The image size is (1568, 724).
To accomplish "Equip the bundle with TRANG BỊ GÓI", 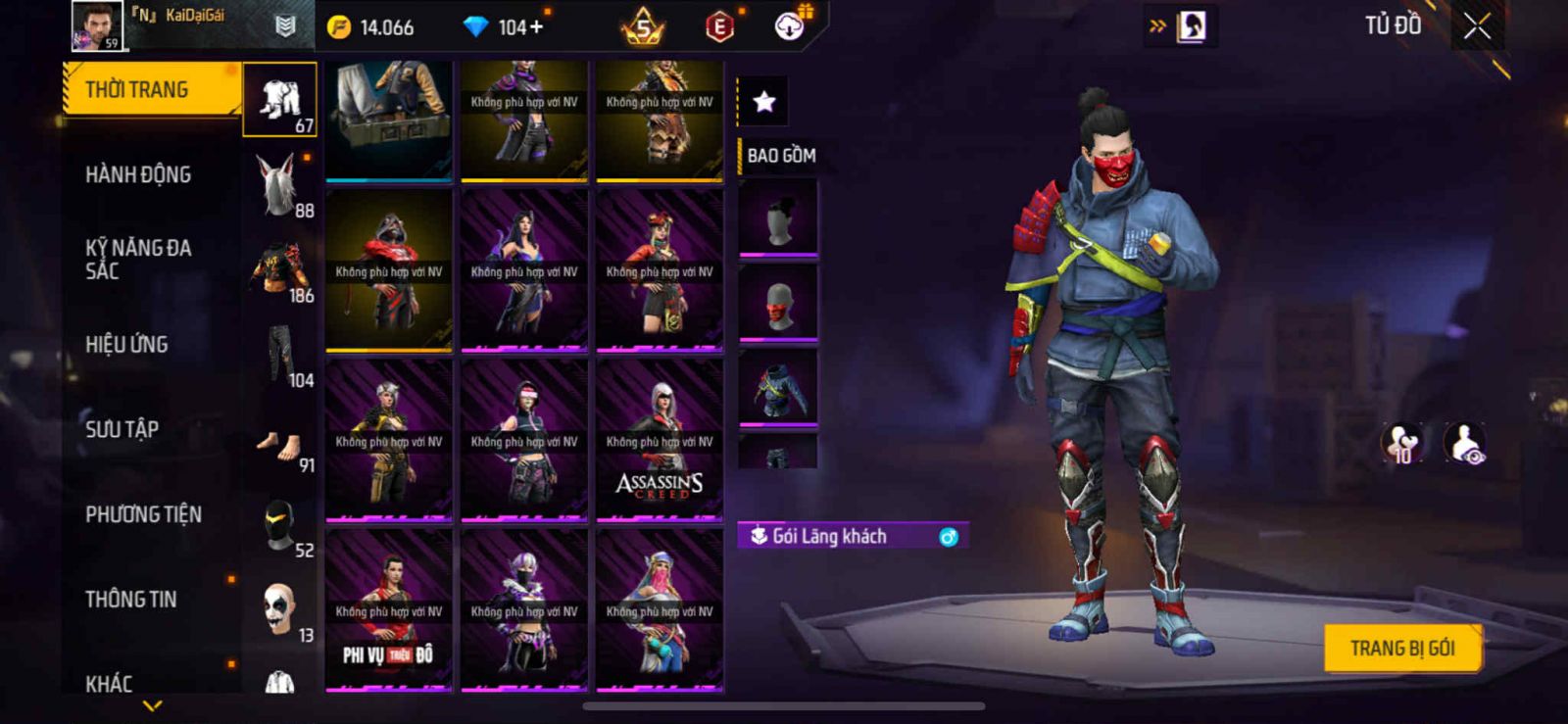I will coord(1401,649).
